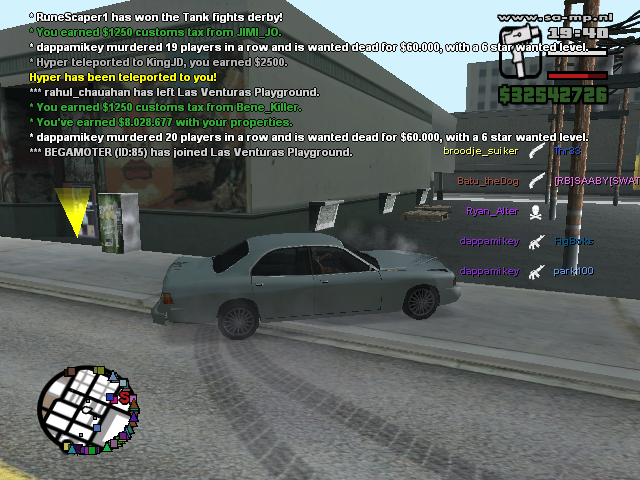The width and height of the screenshot is (640, 480).
Task: Click the yellow 'Hyper has been teleported' chat line
Action: (x=122, y=76)
